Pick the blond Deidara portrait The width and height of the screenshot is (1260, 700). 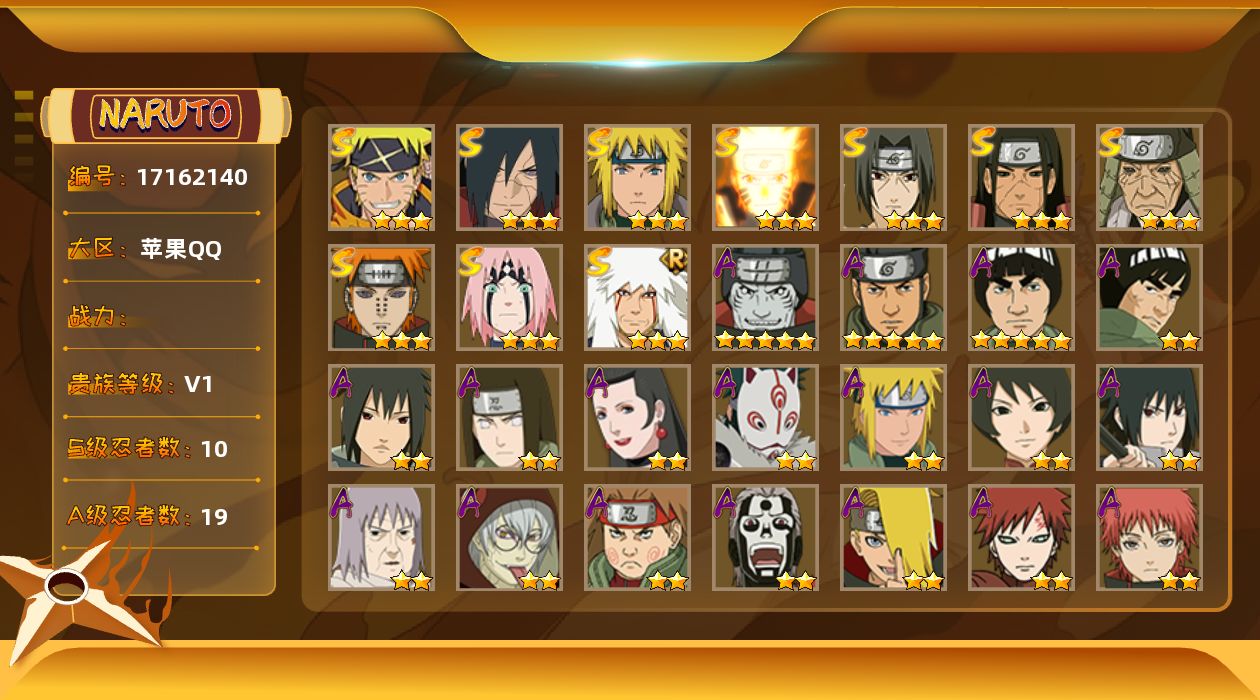tap(893, 537)
